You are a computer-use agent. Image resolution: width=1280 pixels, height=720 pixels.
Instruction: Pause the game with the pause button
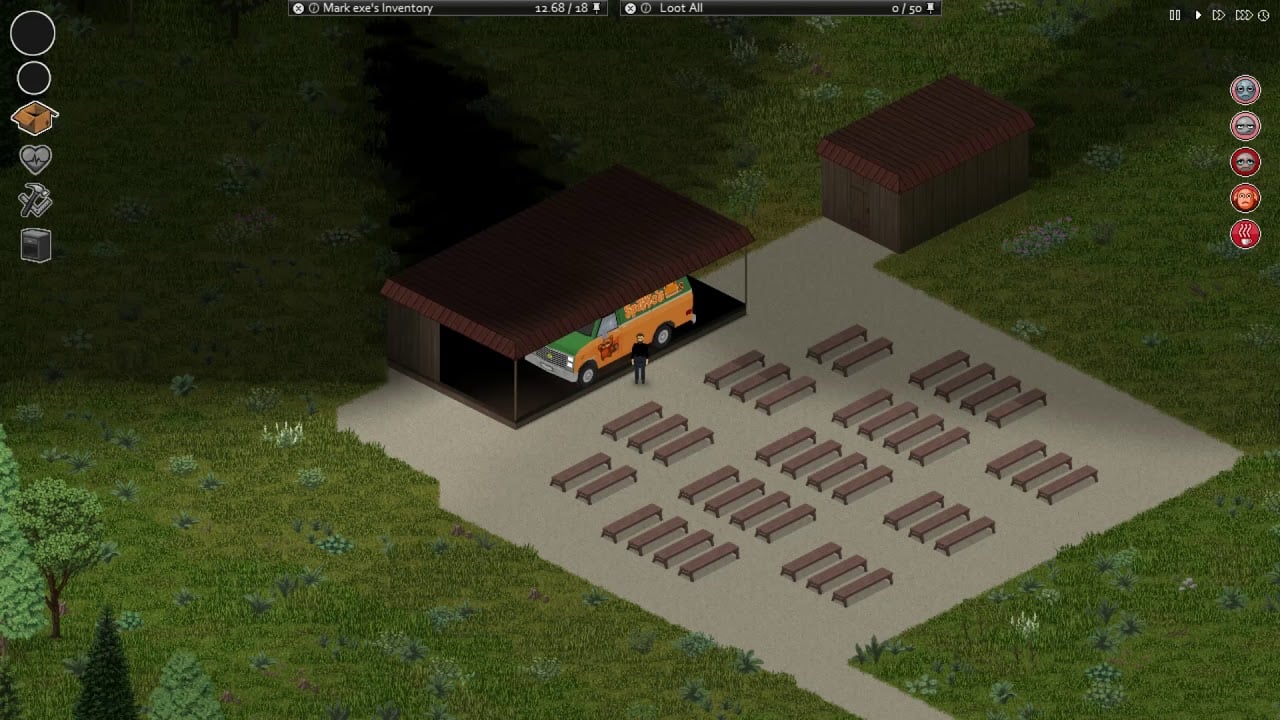[x=1176, y=15]
